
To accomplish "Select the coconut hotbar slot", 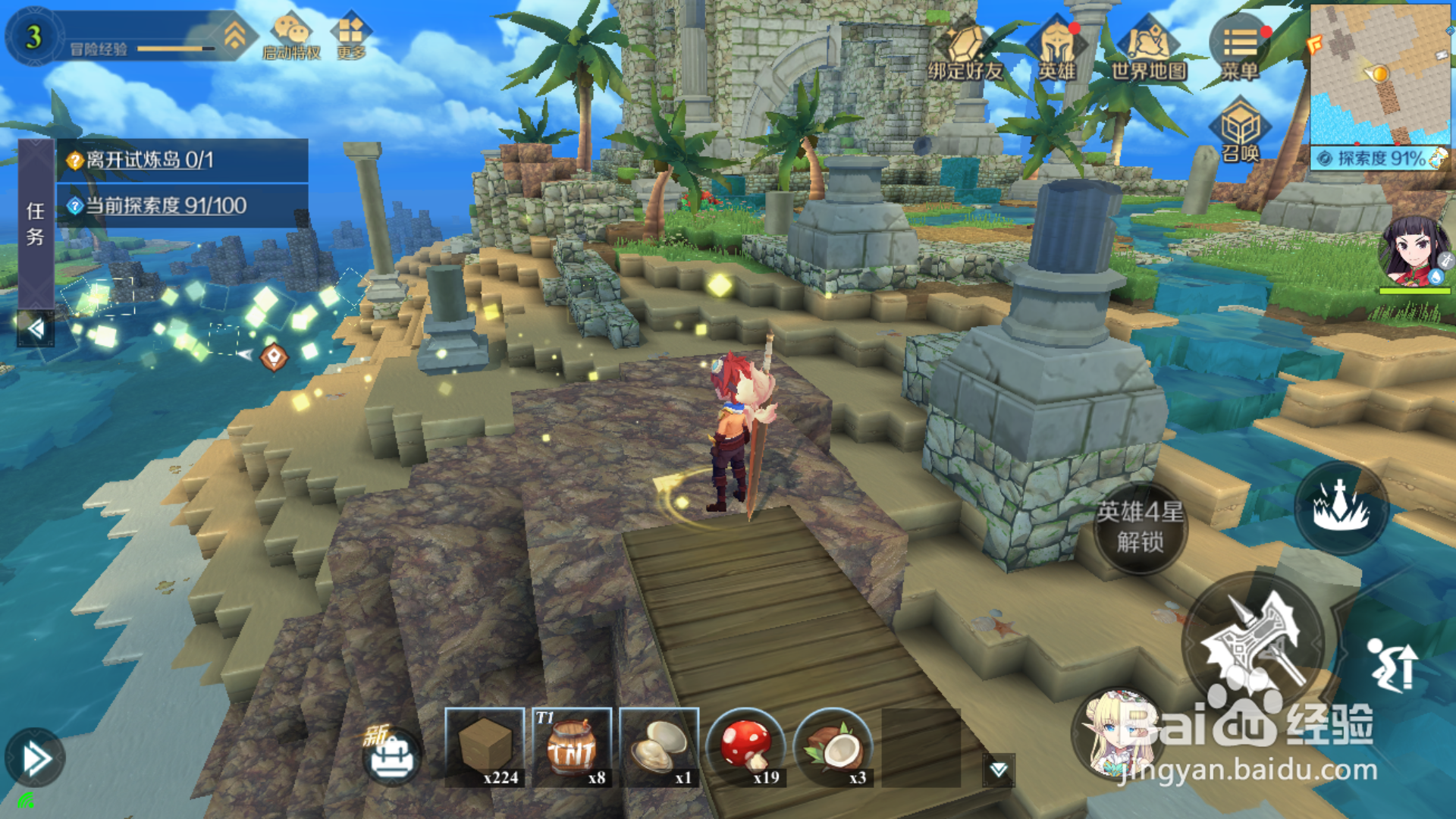I will pos(833,747).
